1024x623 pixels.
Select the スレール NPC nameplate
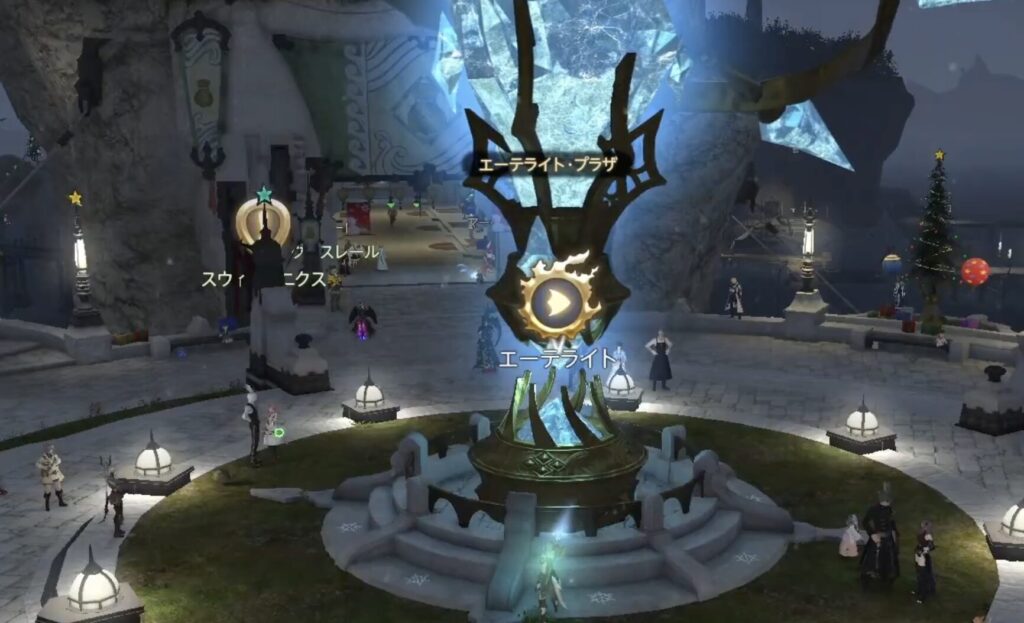[x=349, y=252]
